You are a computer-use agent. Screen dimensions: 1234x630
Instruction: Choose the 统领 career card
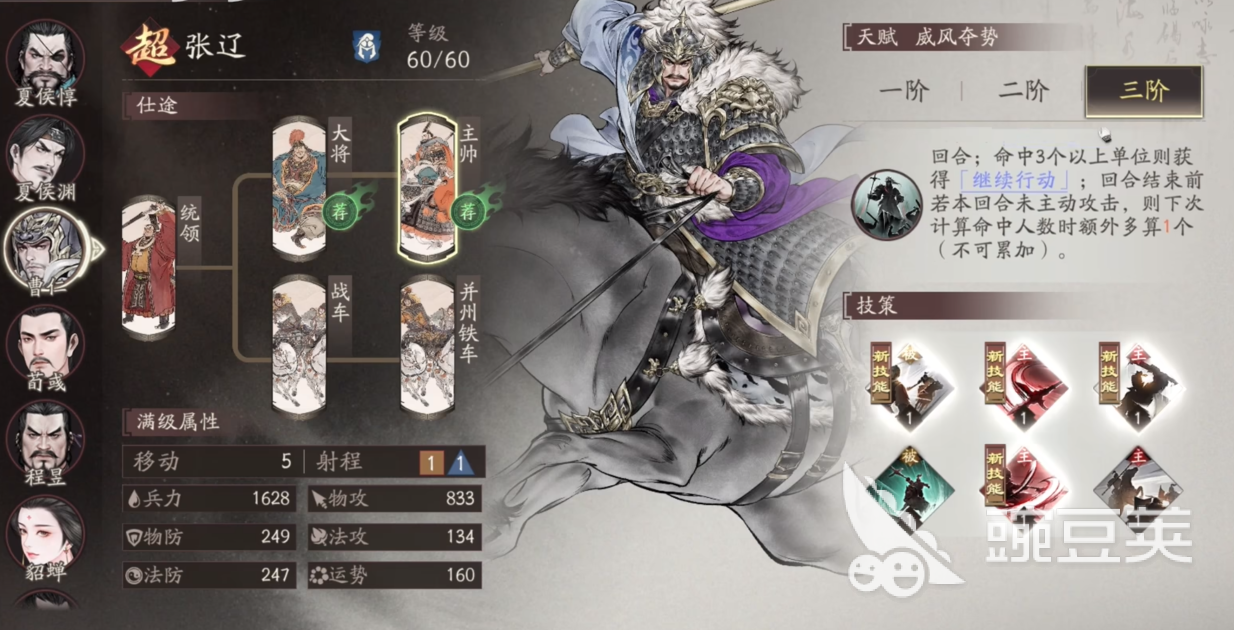point(148,265)
